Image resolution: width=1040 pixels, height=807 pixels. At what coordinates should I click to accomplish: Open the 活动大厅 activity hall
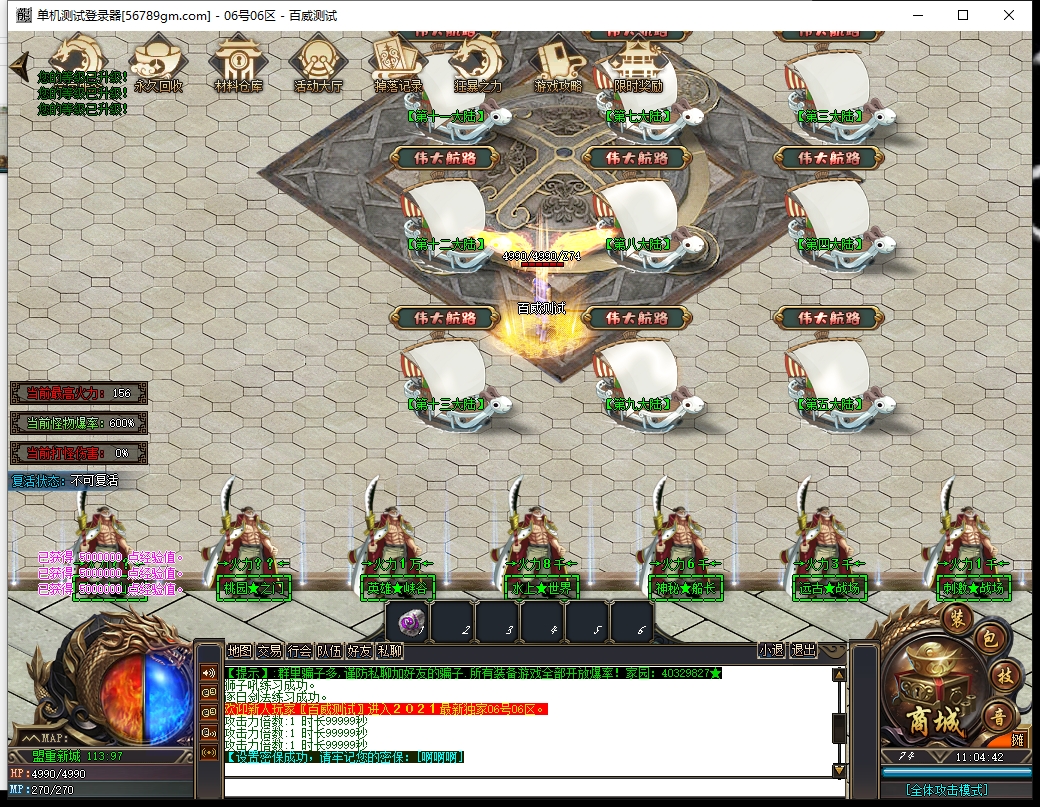coord(319,64)
